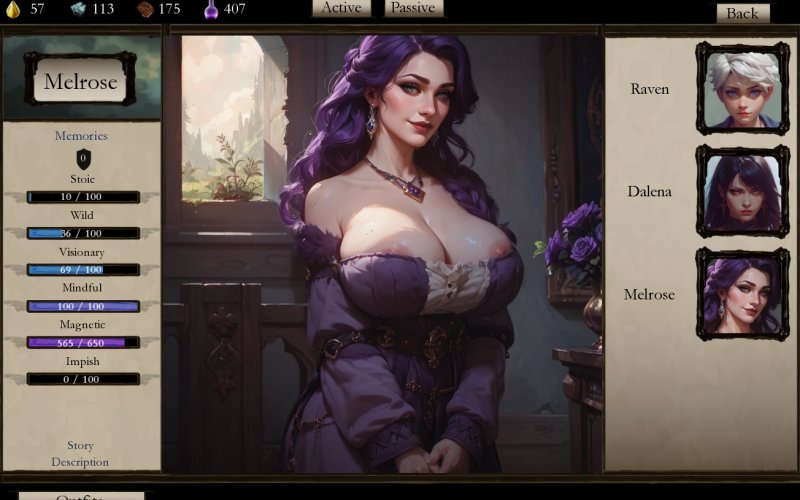Switch to the Passive tab
Image resolution: width=800 pixels, height=500 pixels.
pyautogui.click(x=413, y=8)
